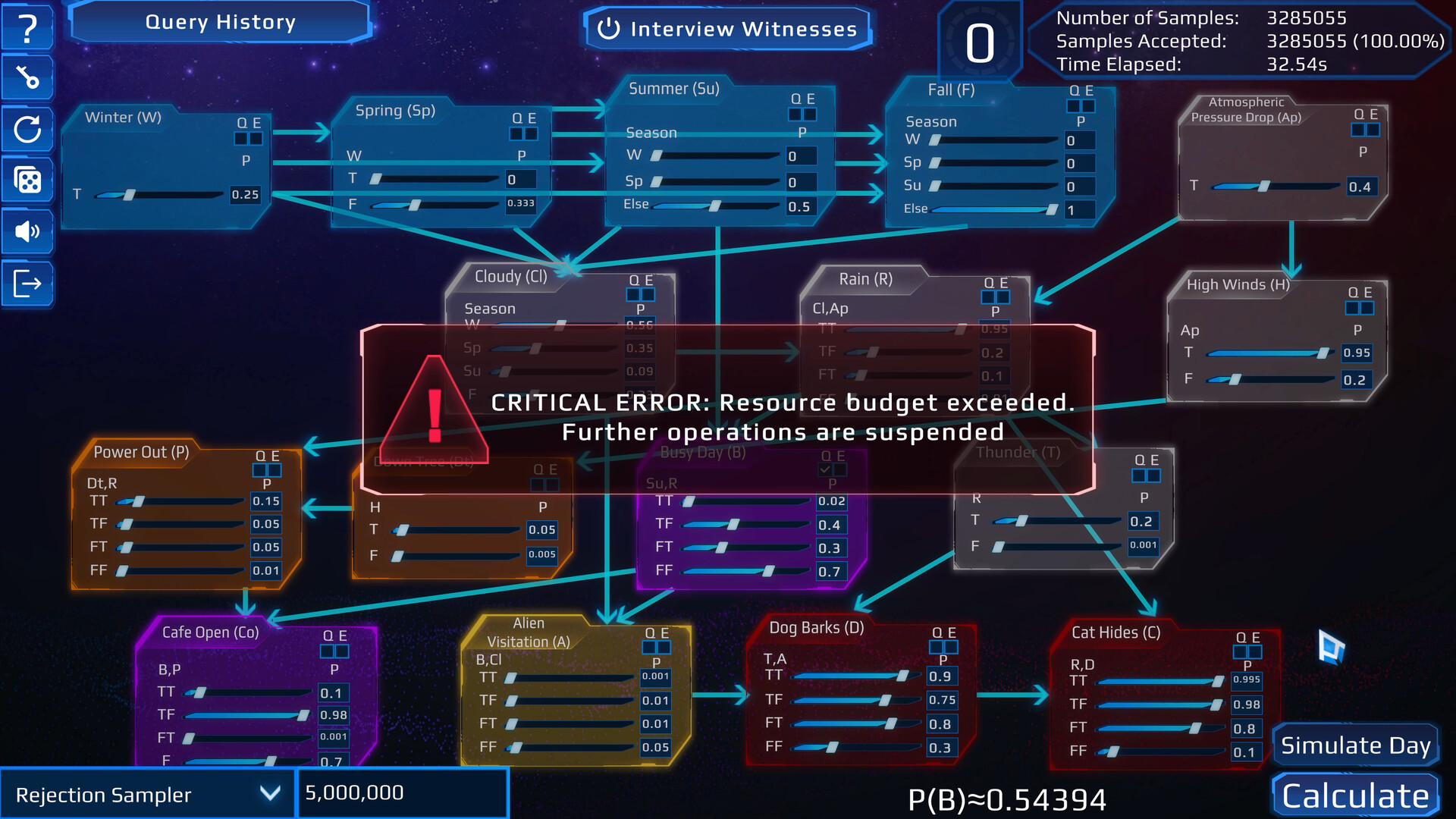
Task: Adjust the Cafe Open TF slider
Action: pos(303,715)
